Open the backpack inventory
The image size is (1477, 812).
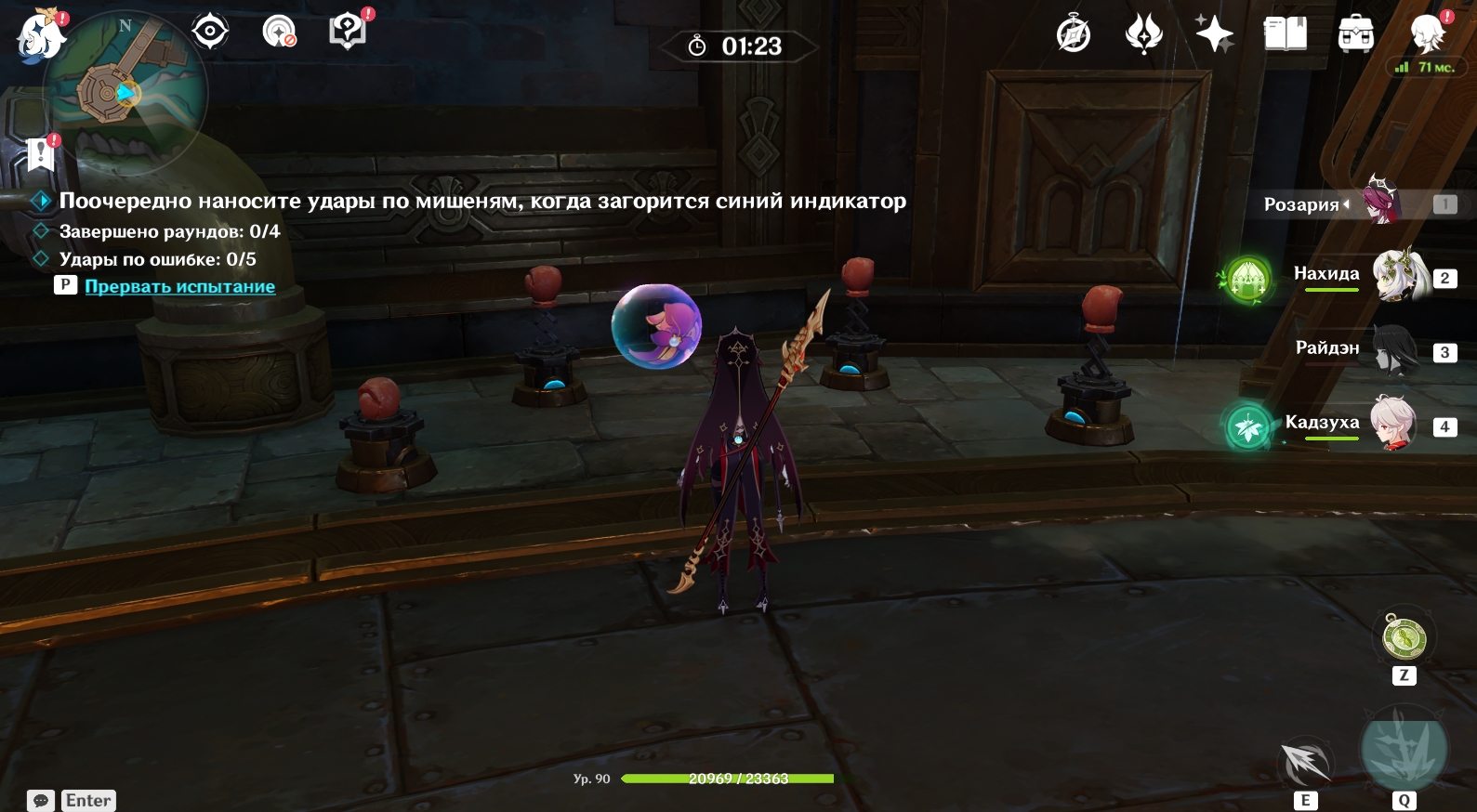(1355, 35)
